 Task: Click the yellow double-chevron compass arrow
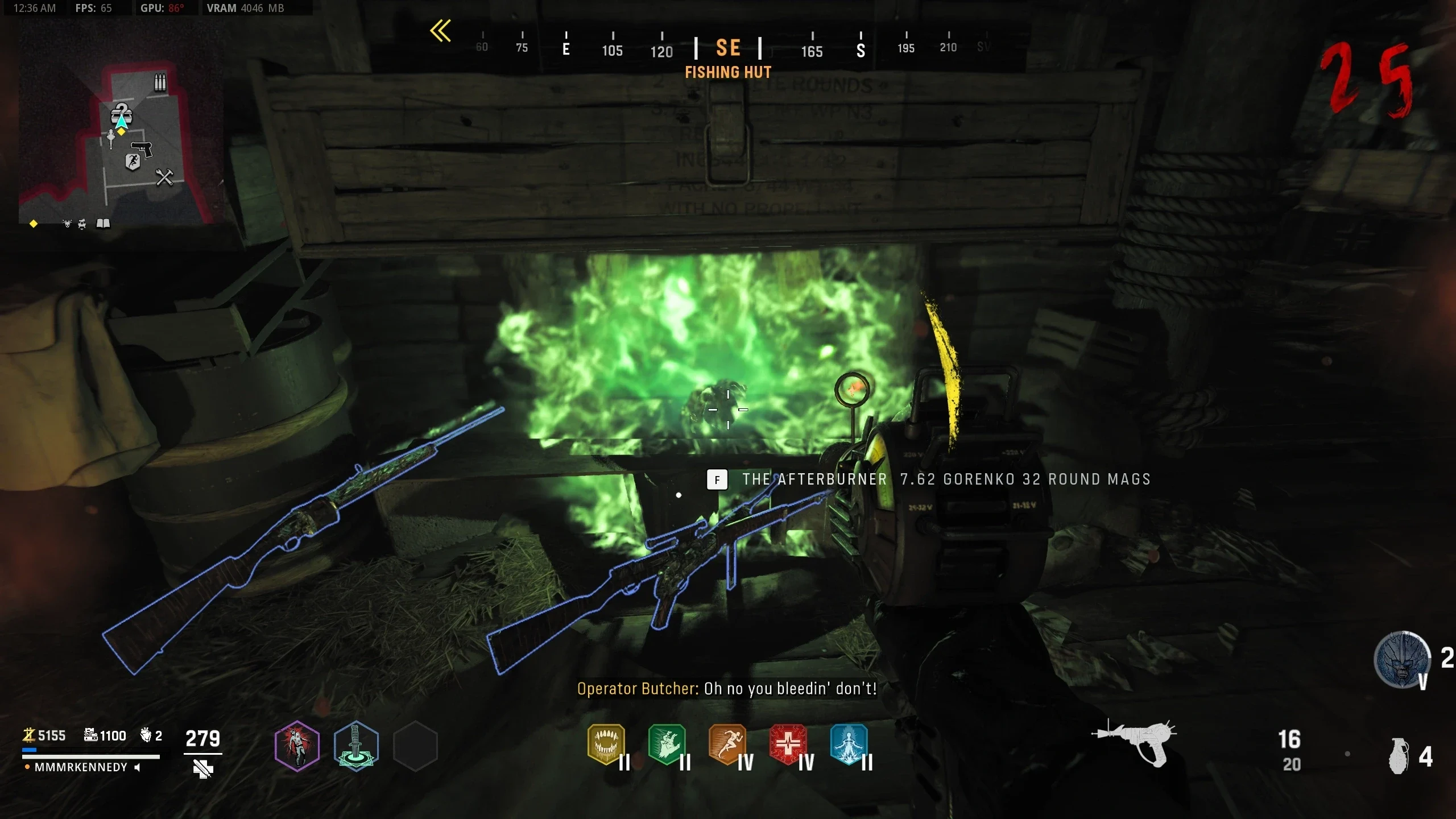(441, 31)
